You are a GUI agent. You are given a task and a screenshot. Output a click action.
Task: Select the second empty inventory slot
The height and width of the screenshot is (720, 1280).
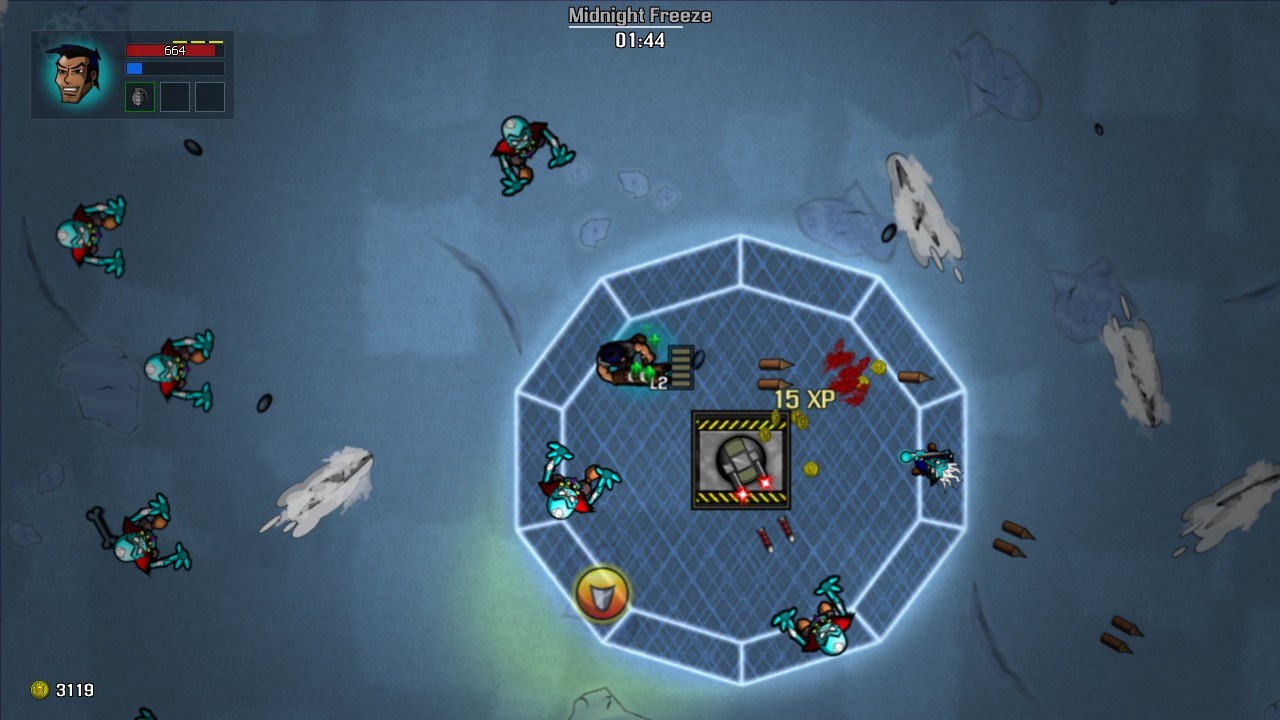(175, 97)
